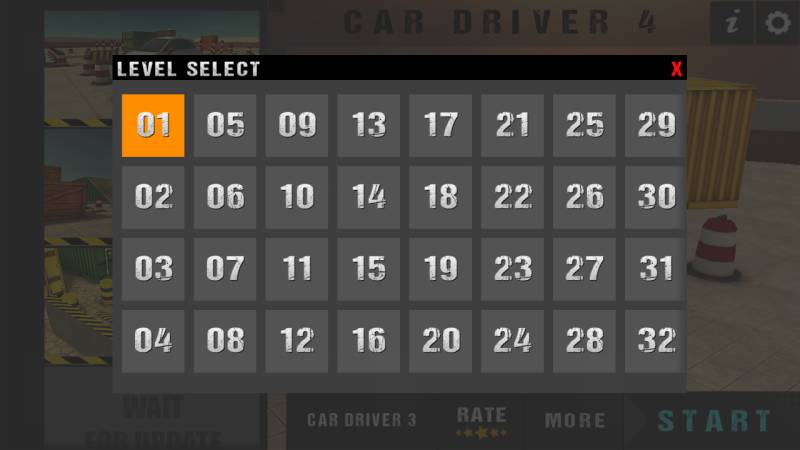Image resolution: width=800 pixels, height=450 pixels.
Task: Open the gear settings icon
Action: point(777,23)
